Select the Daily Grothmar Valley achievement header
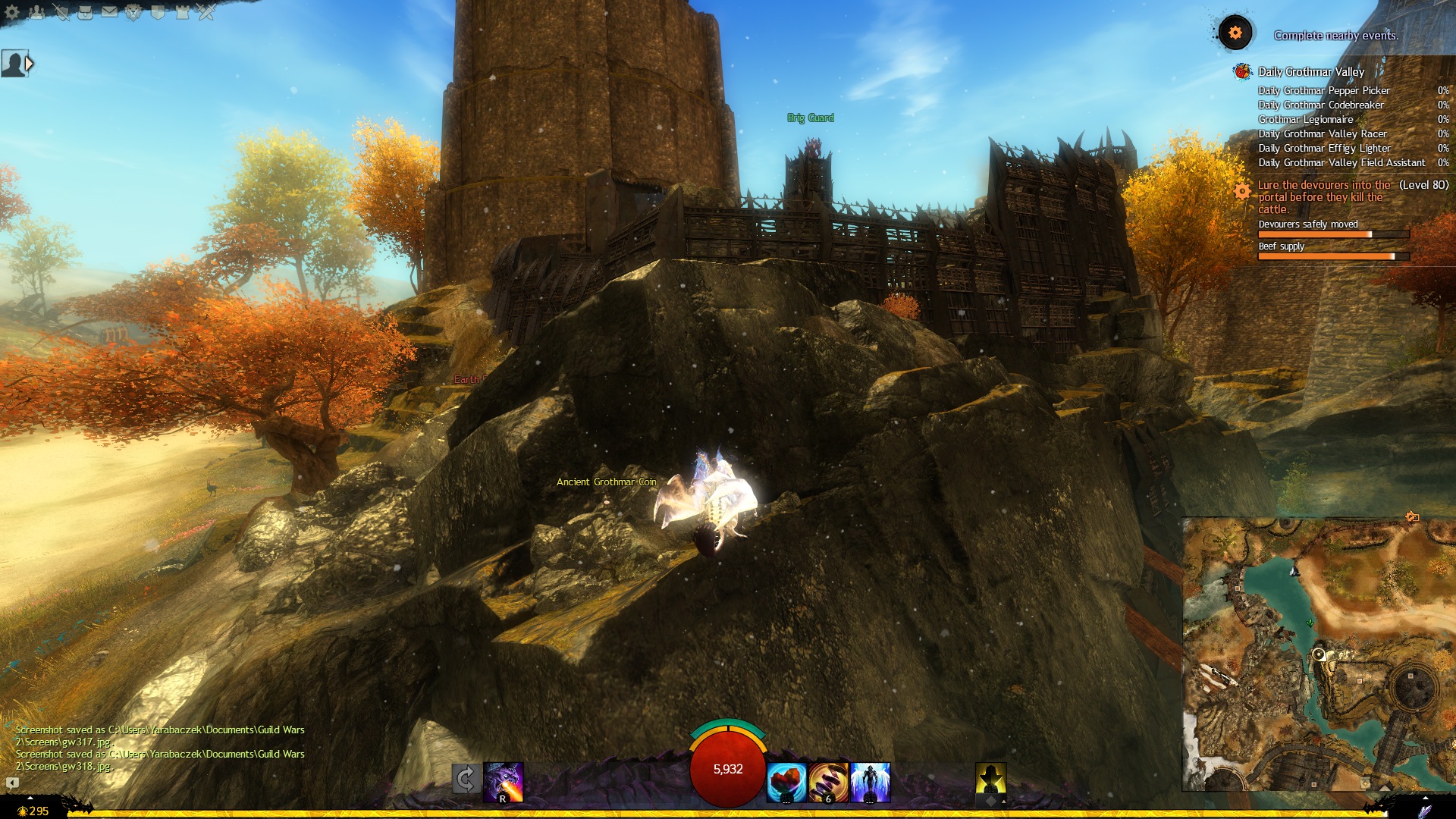 pyautogui.click(x=1311, y=72)
